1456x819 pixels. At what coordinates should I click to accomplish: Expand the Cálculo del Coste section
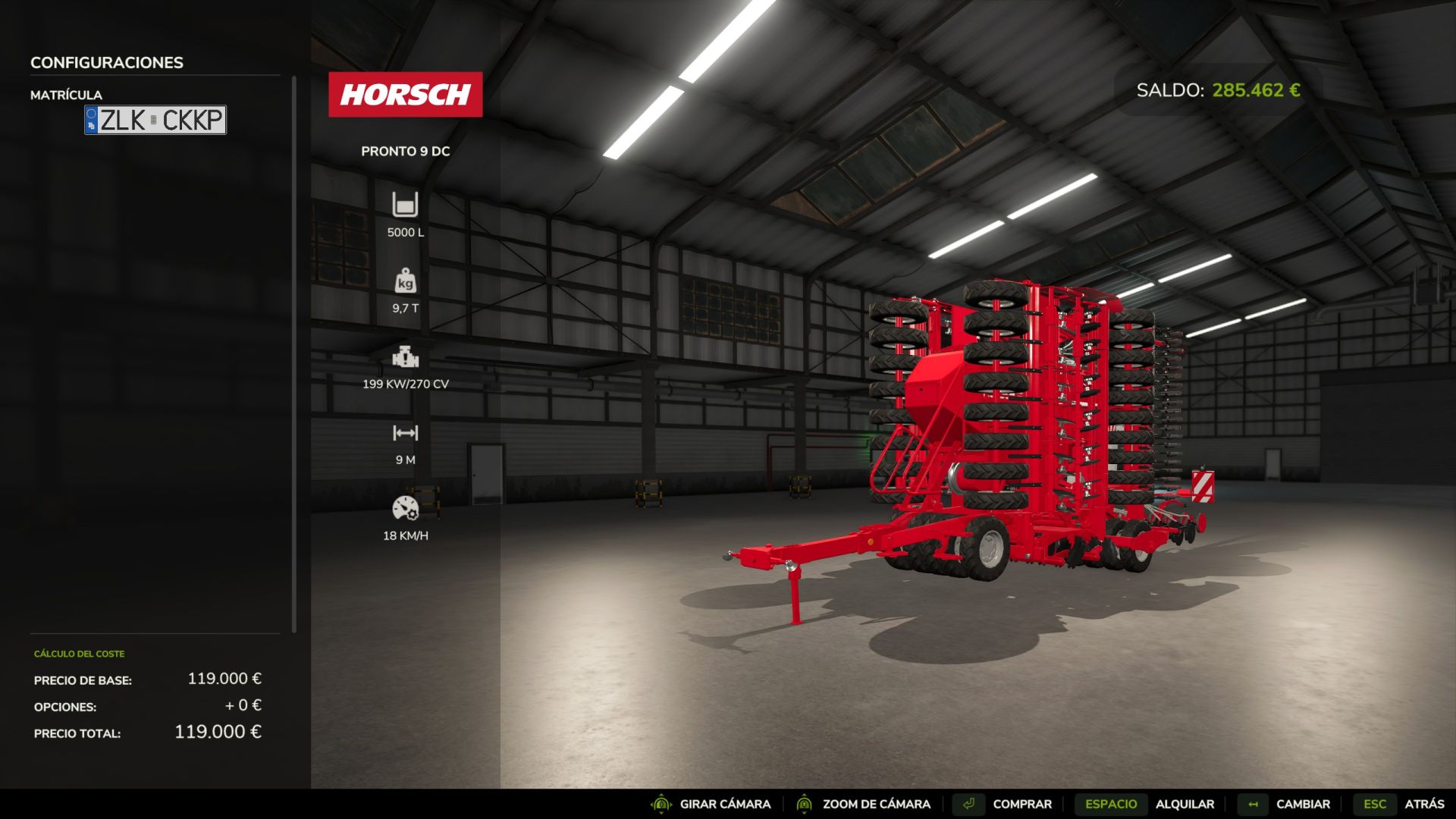(78, 653)
